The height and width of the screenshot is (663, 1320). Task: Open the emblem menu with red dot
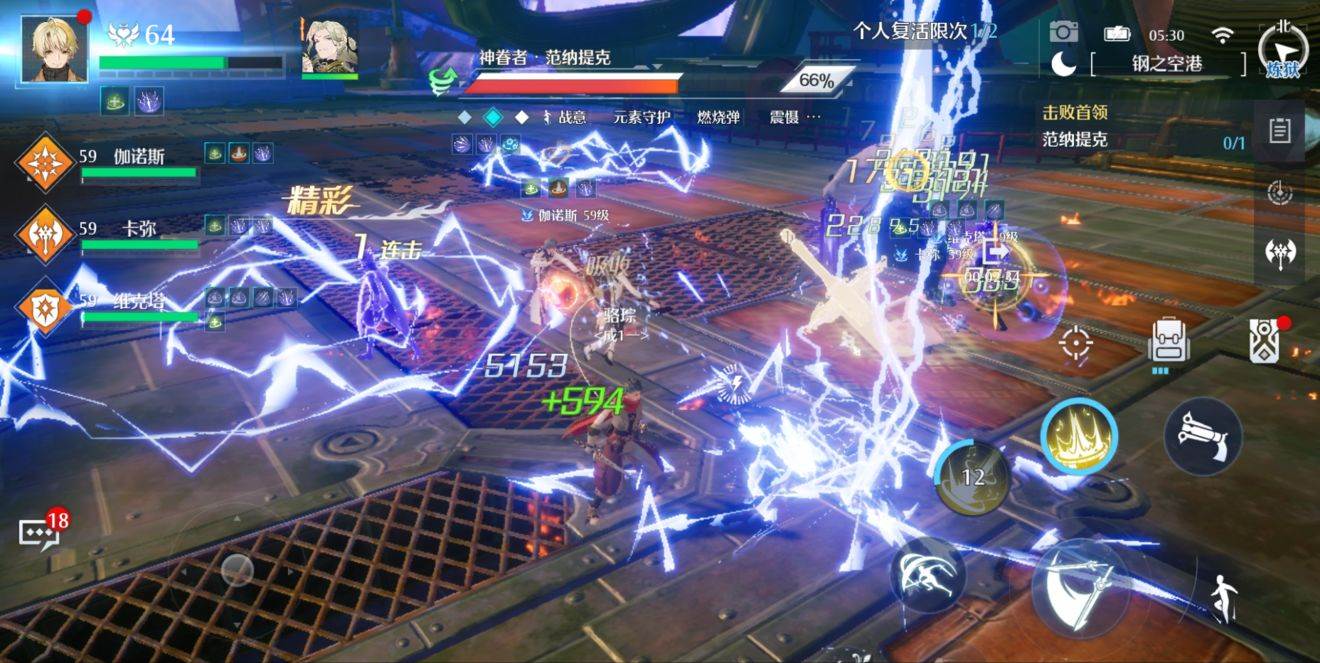(x=1264, y=341)
